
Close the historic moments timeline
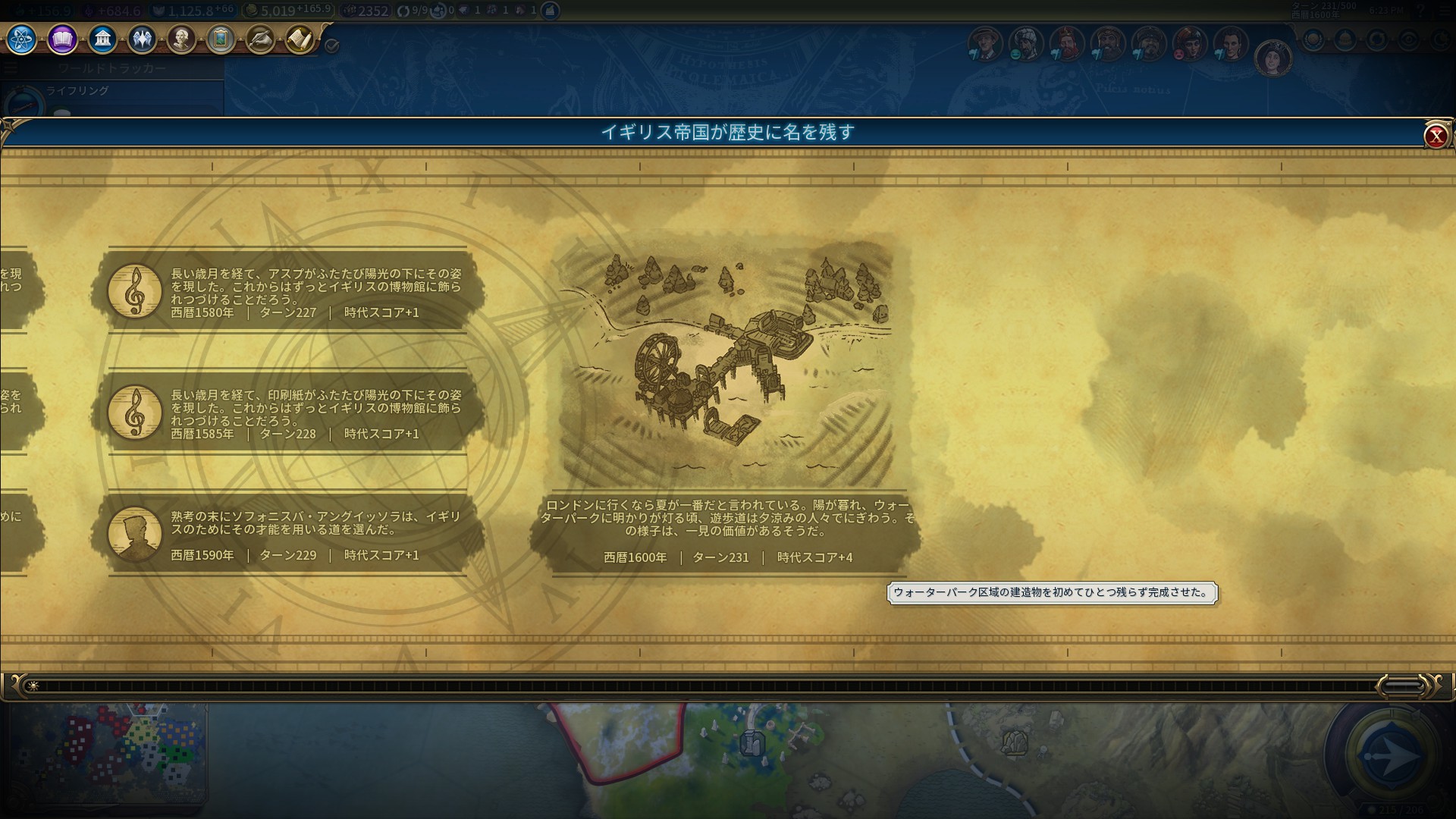click(x=1435, y=136)
